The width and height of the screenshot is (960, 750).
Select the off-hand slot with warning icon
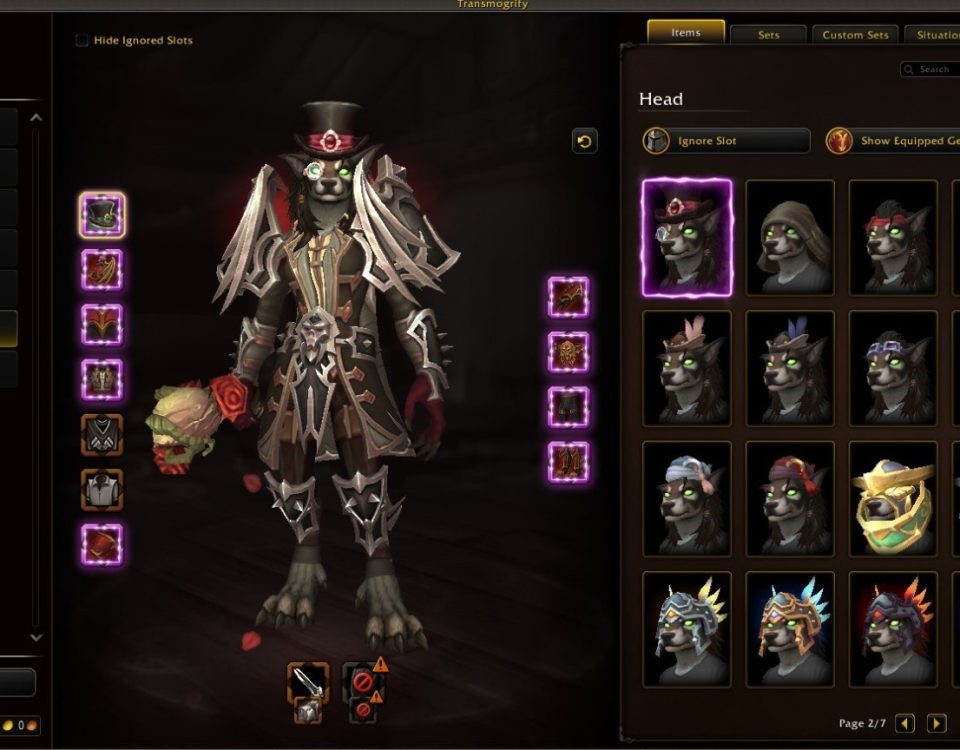pyautogui.click(x=364, y=685)
